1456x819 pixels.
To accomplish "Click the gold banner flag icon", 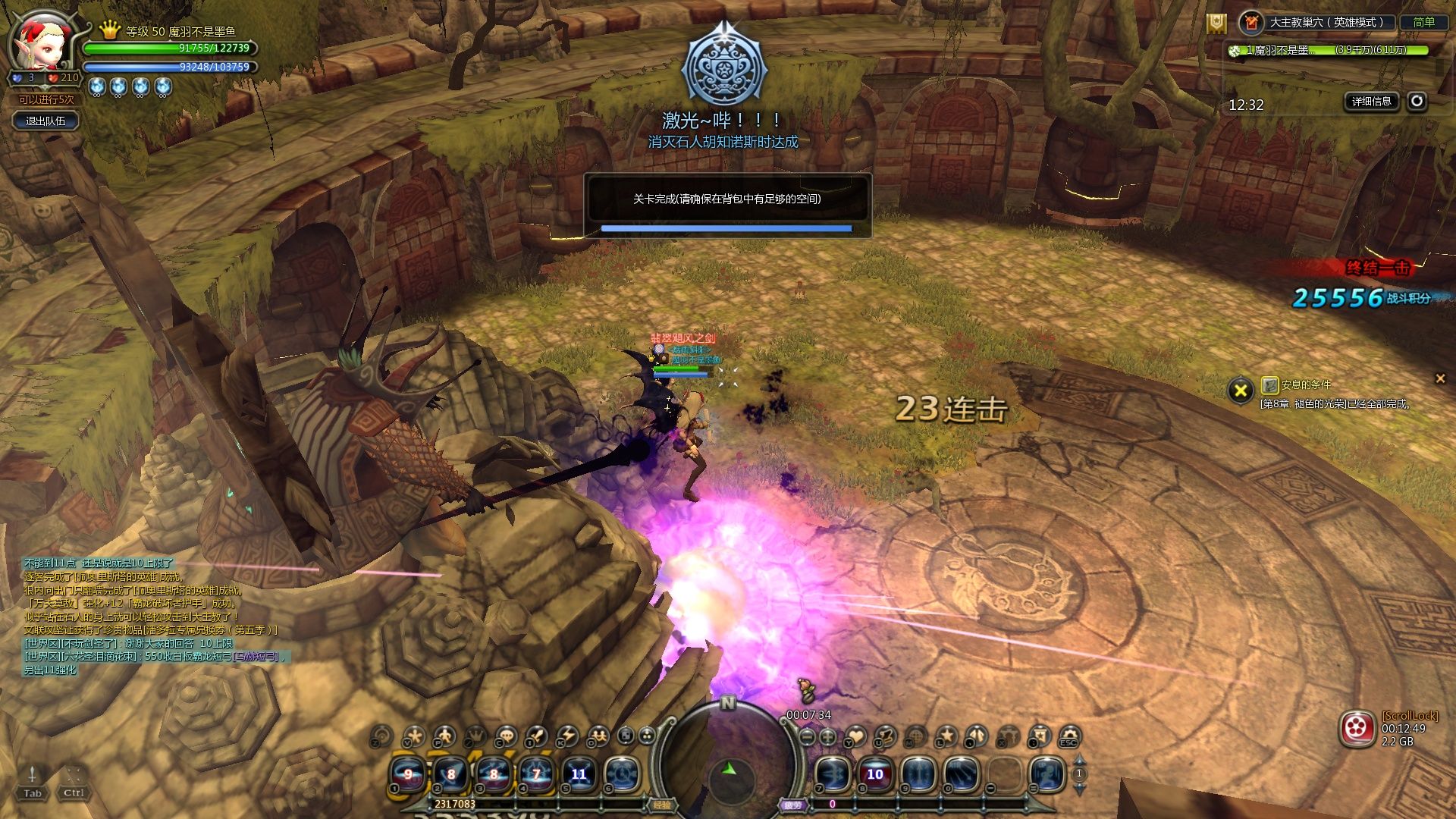I will tap(1216, 24).
